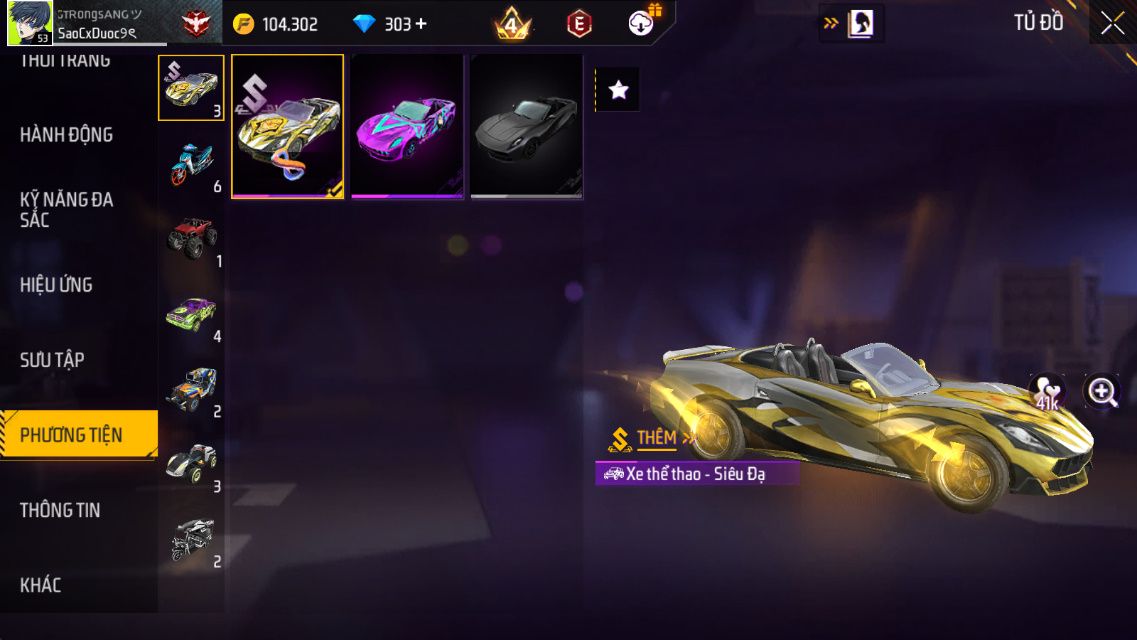
Task: Open the player profile avatar
Action: tap(30, 24)
